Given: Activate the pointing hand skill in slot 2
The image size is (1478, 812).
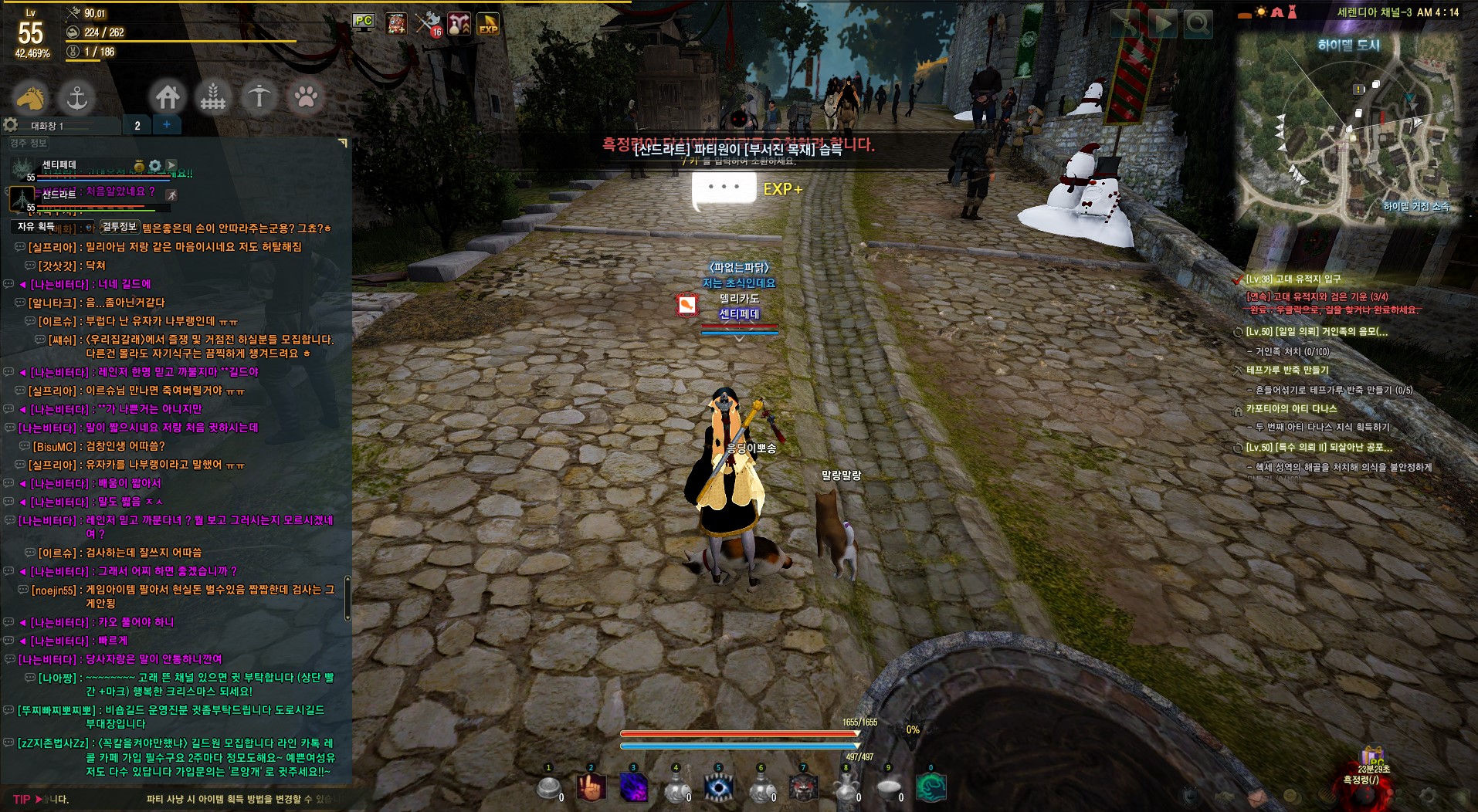Looking at the screenshot, I should [x=591, y=787].
